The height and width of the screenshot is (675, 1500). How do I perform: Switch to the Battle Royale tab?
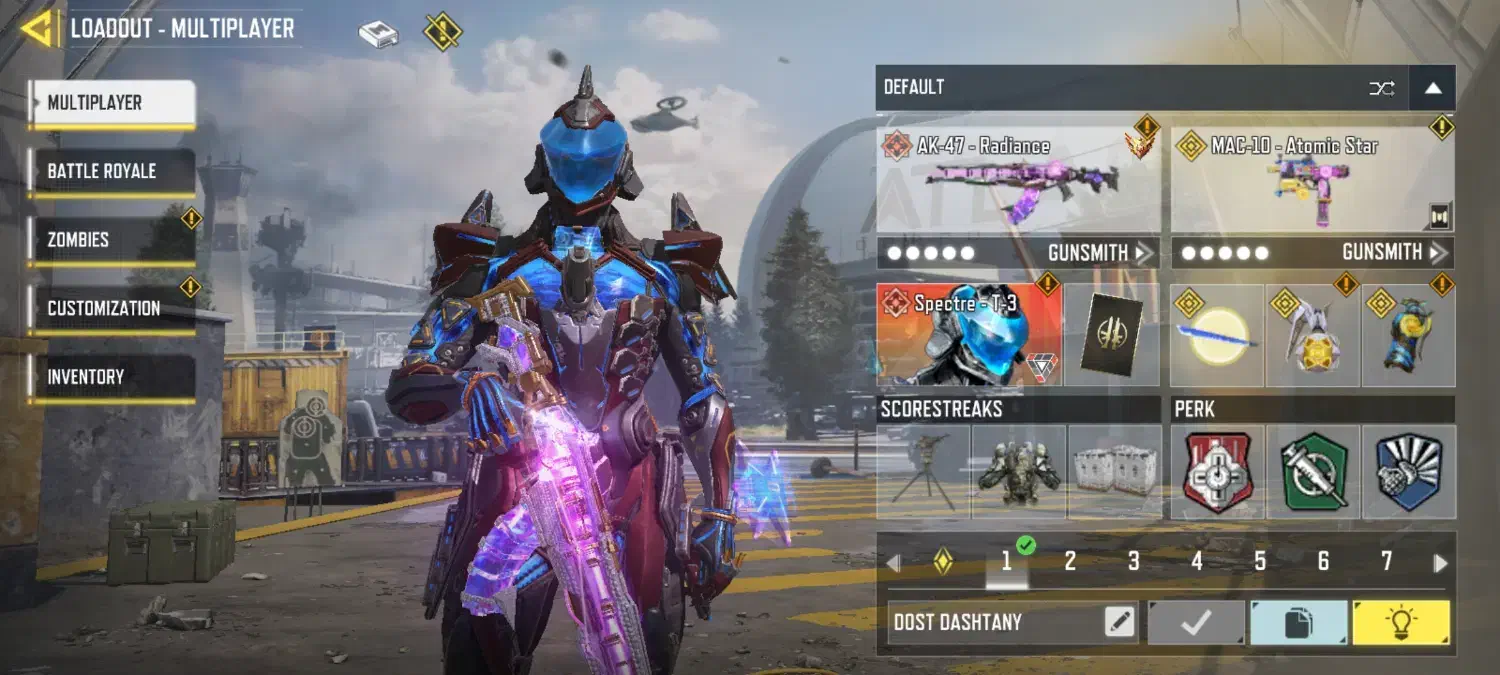point(111,172)
